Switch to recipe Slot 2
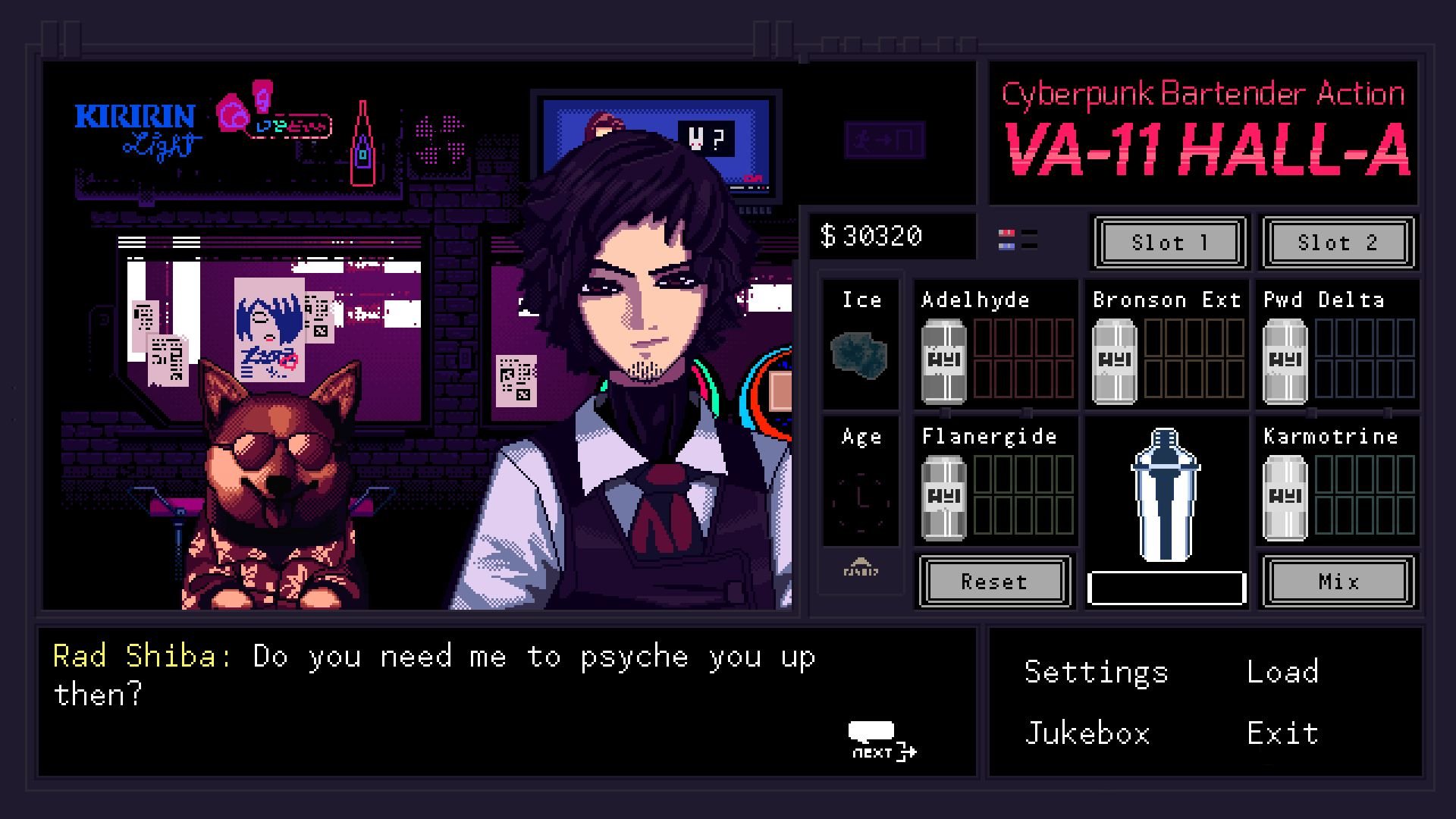The height and width of the screenshot is (819, 1456). [1337, 243]
